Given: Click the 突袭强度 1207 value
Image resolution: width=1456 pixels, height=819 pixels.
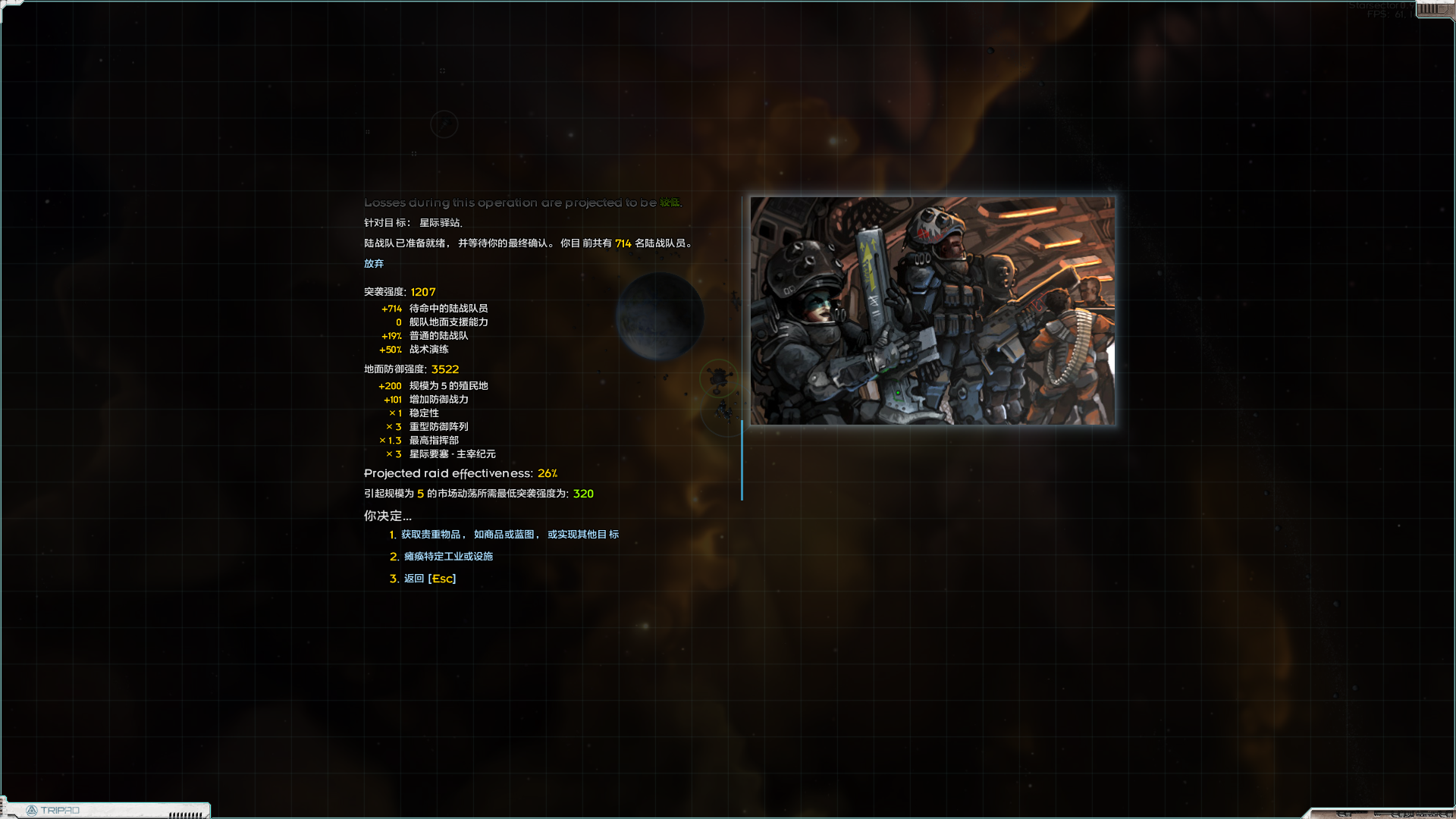Looking at the screenshot, I should 422,291.
